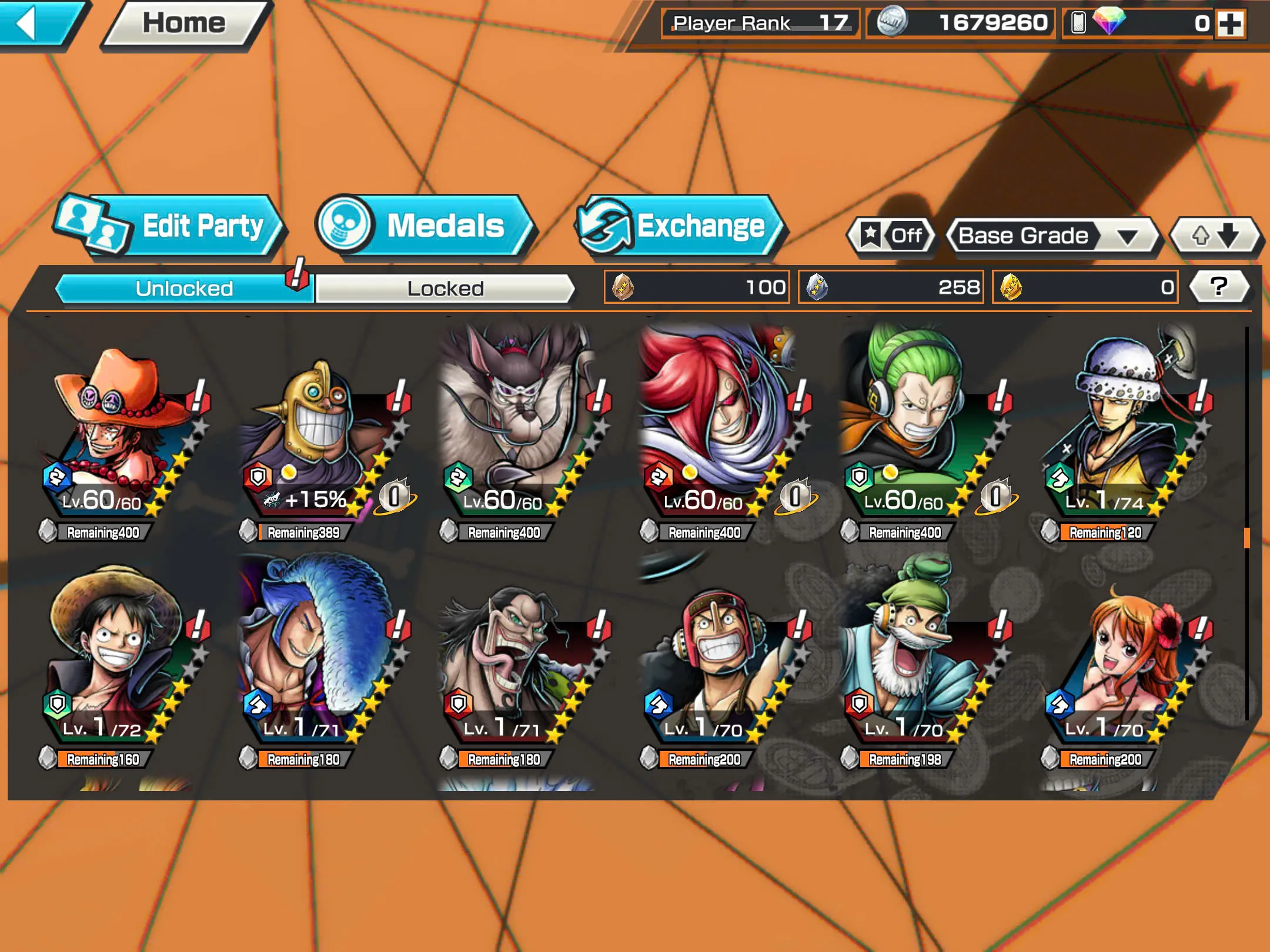This screenshot has height=952, width=1270.
Task: Toggle the star favorite filter Off switch
Action: click(891, 236)
